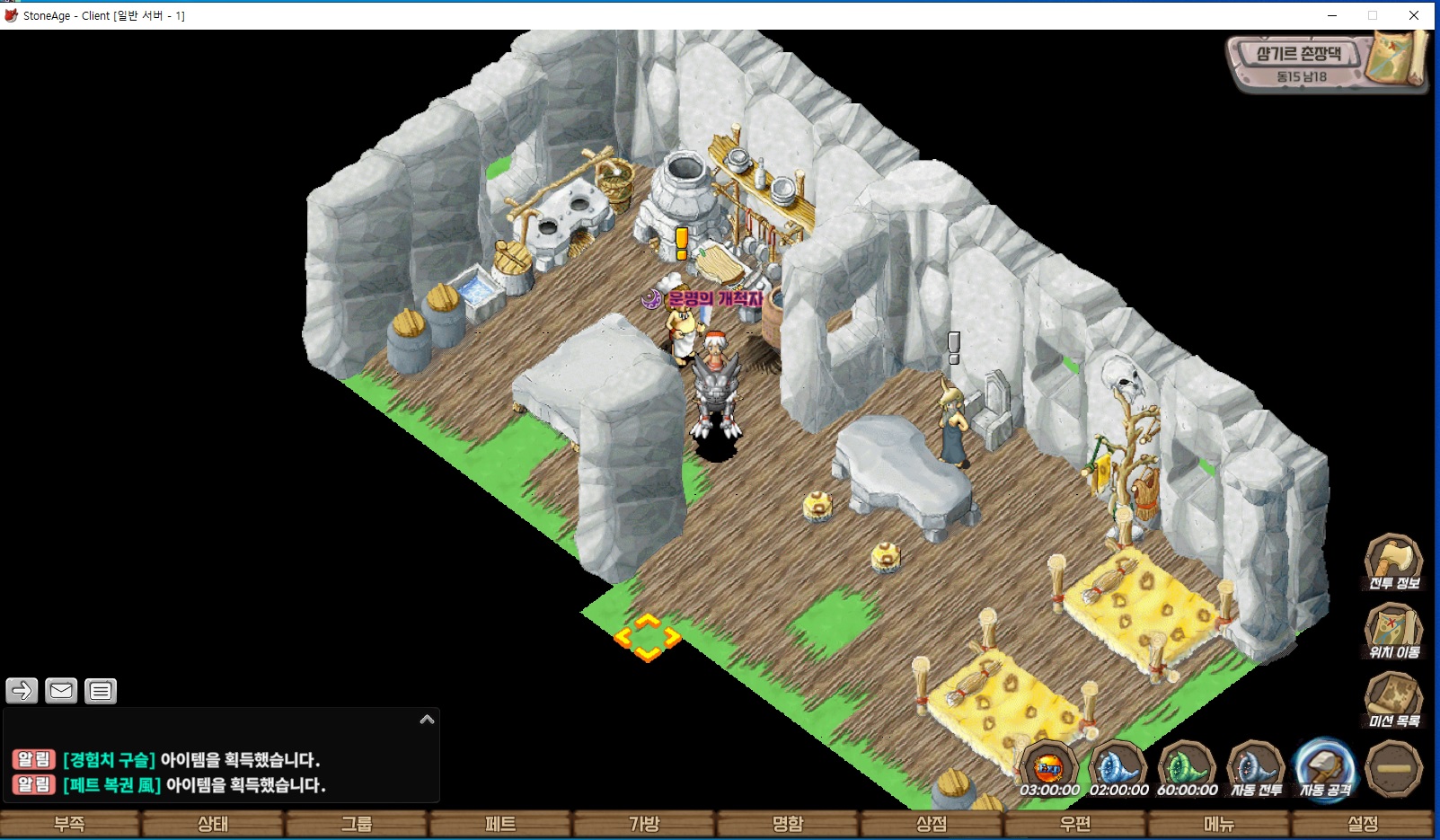Open the 설정 settings

pyautogui.click(x=1363, y=824)
